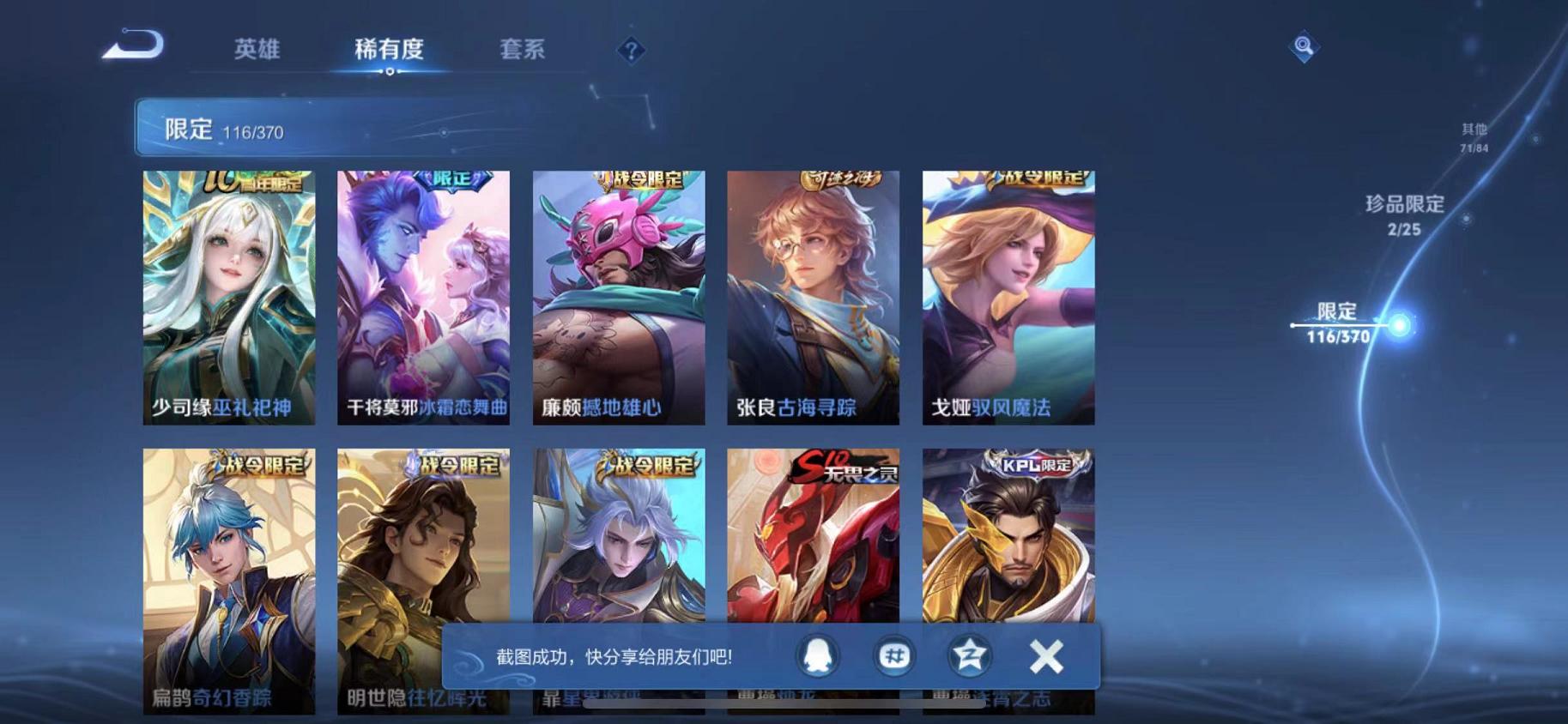This screenshot has width=1568, height=724.
Task: Tap the question mark help icon
Action: pyautogui.click(x=631, y=51)
